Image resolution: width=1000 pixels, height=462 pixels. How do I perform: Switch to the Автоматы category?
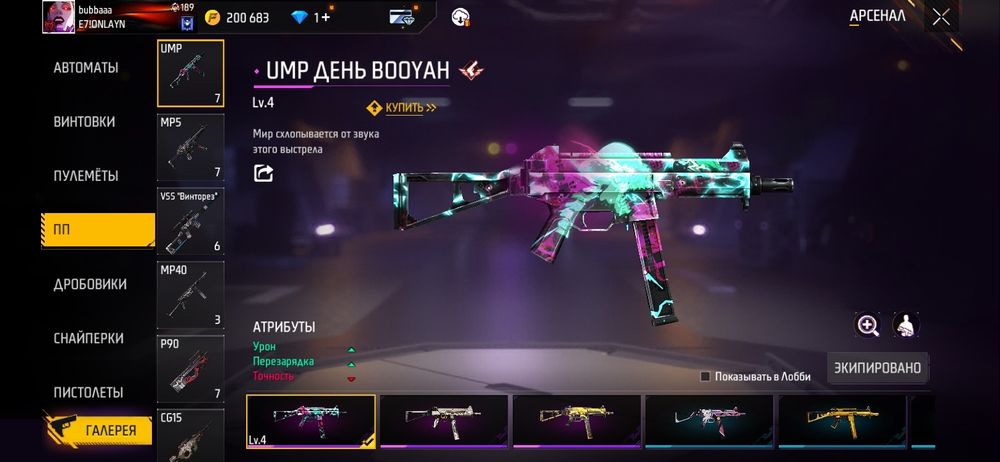[x=86, y=68]
